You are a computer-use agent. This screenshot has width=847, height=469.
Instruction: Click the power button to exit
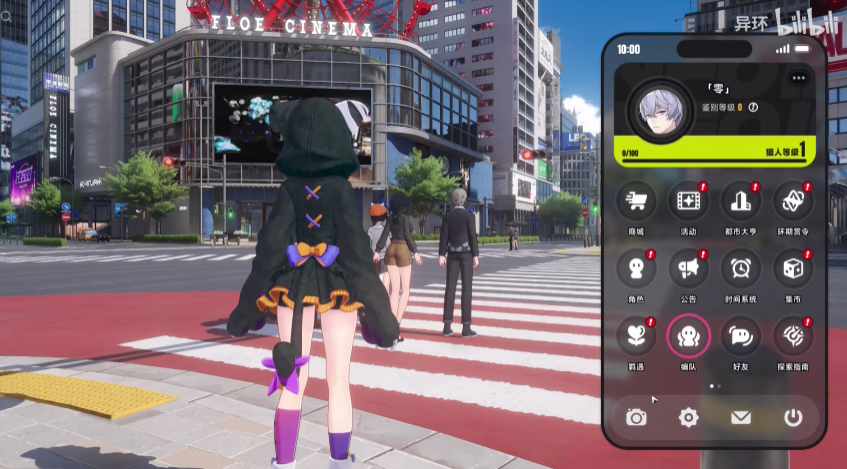pyautogui.click(x=793, y=417)
